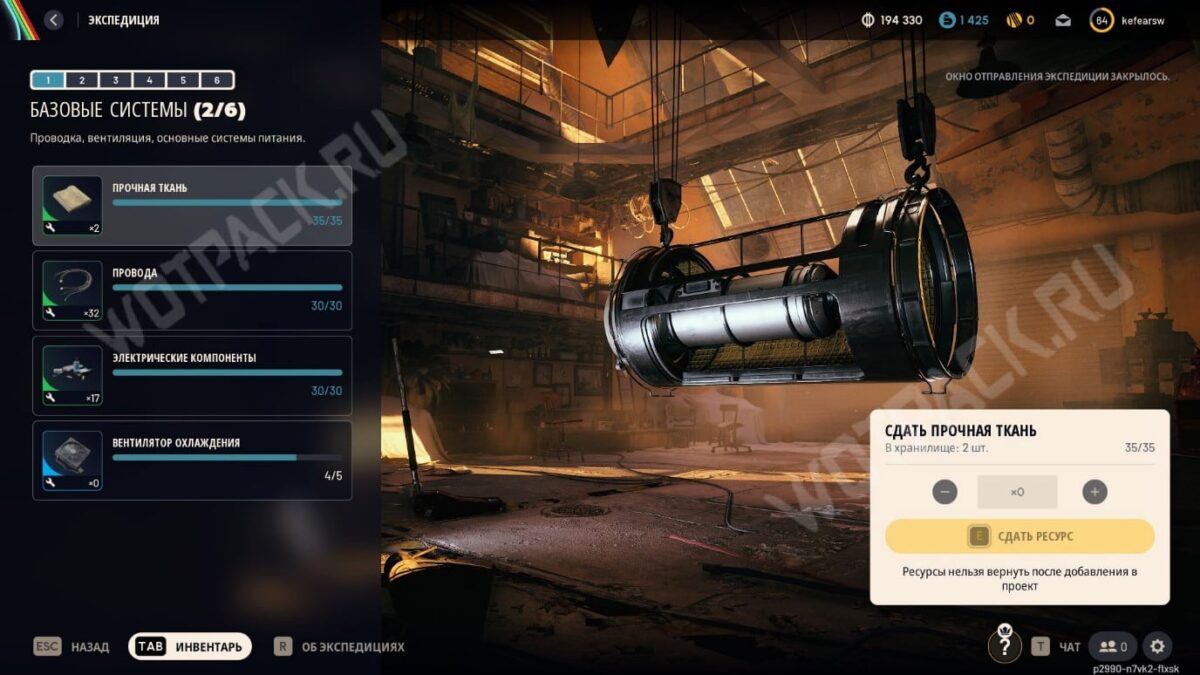Choose the Провода resource row
This screenshot has height=675, width=1200.
tap(192, 290)
